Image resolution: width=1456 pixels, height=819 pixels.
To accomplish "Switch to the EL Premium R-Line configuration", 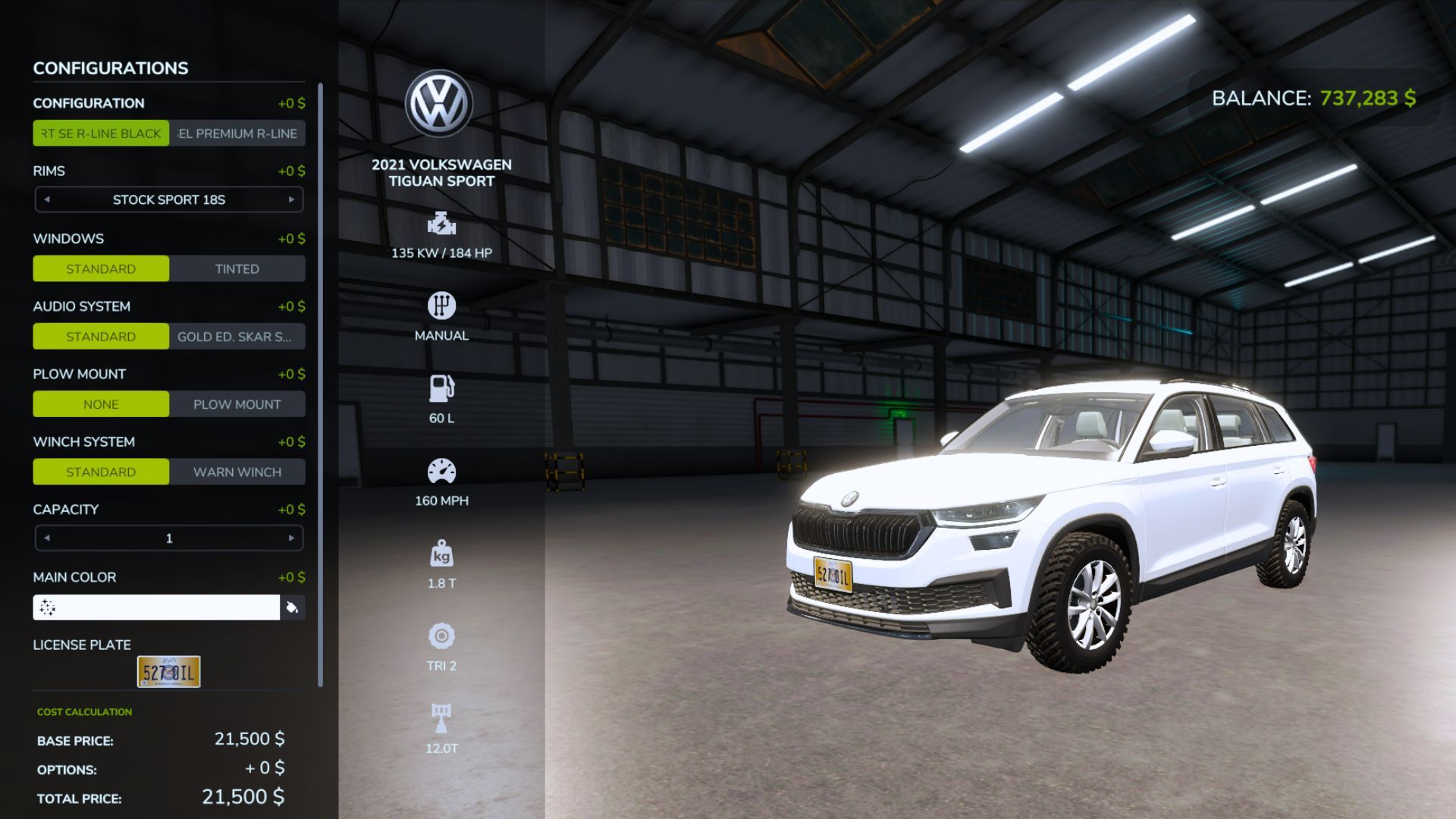I will (237, 133).
